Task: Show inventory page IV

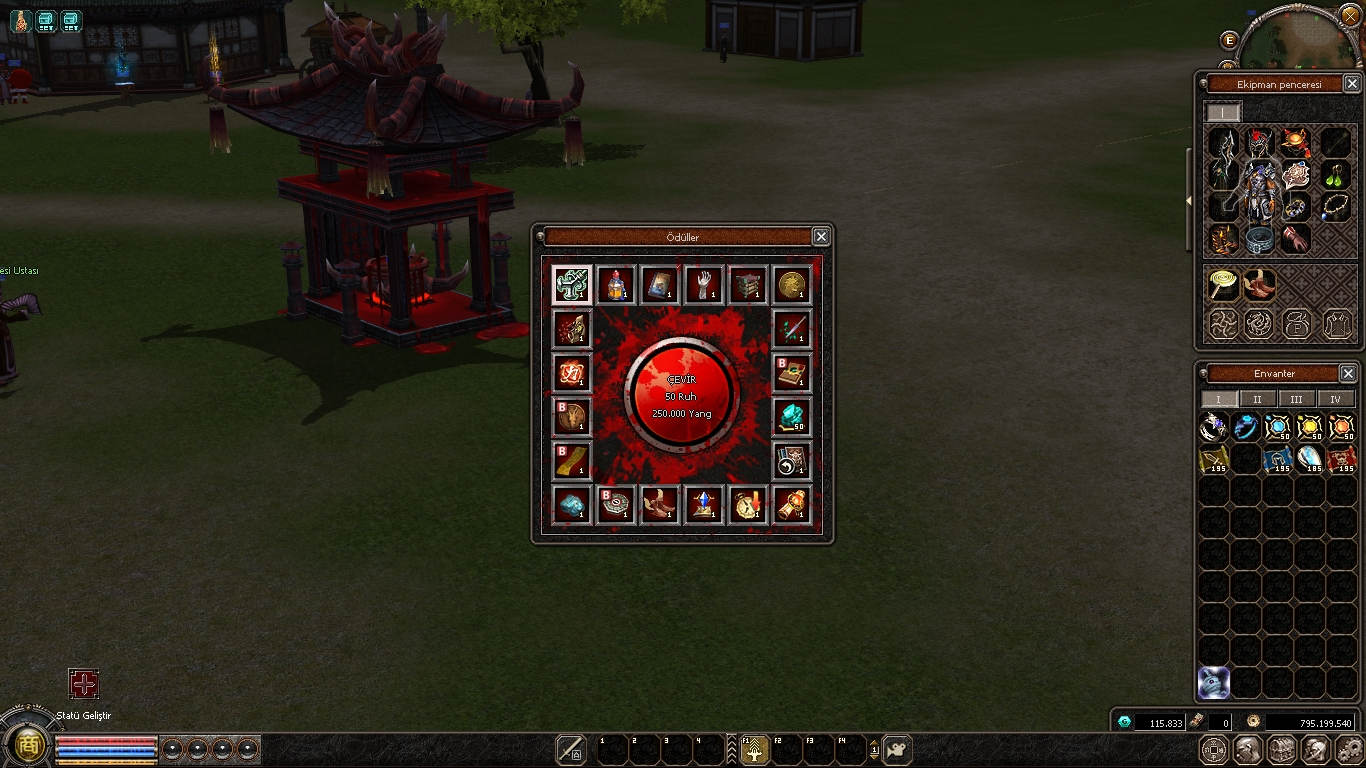Action: coord(1335,399)
